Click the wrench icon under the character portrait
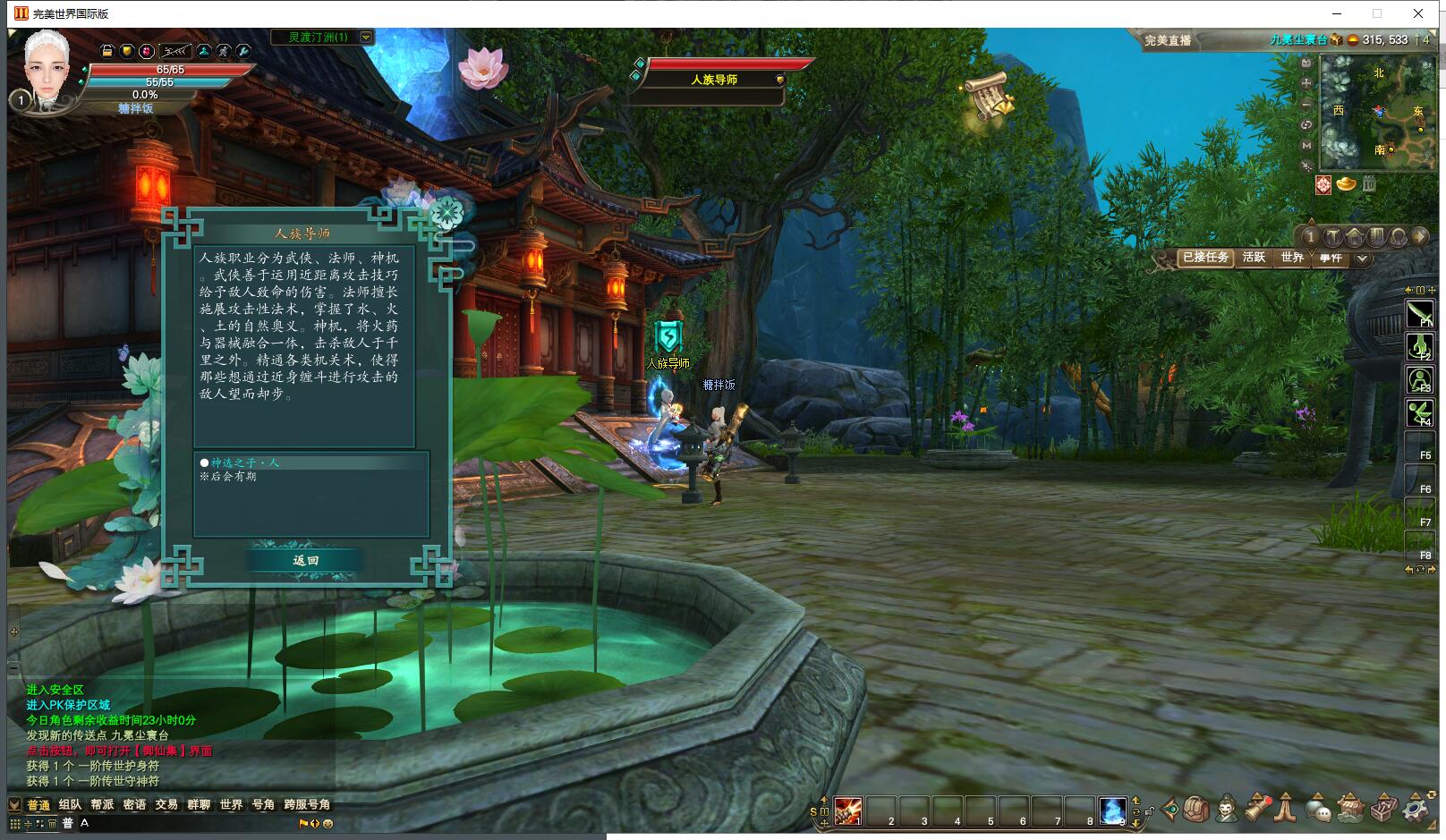The height and width of the screenshot is (840, 1446). click(245, 51)
